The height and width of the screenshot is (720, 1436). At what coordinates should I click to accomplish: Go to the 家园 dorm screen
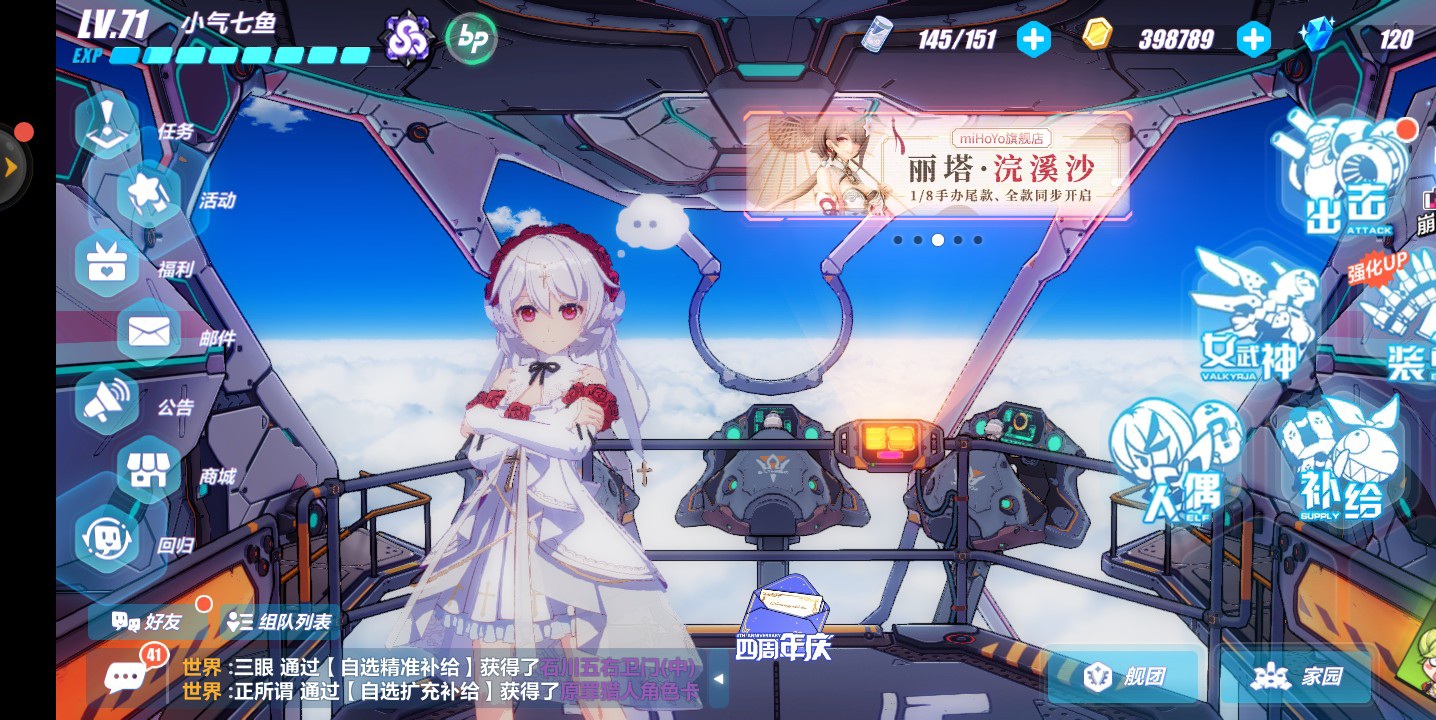tap(1296, 677)
